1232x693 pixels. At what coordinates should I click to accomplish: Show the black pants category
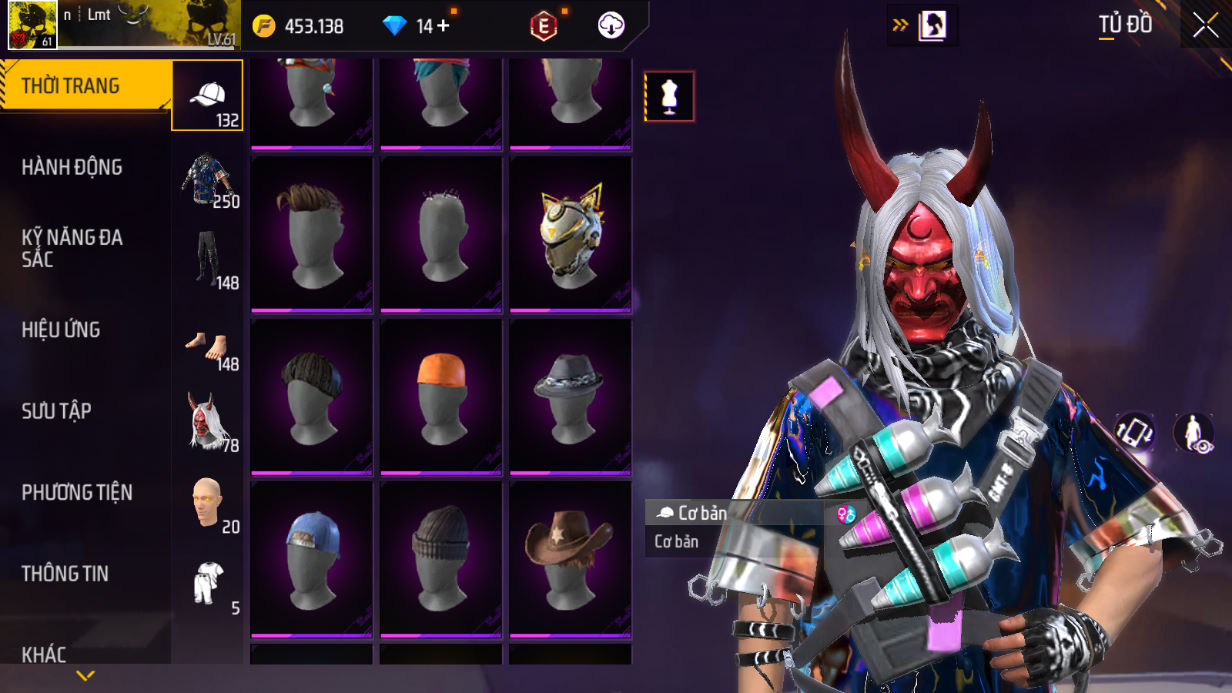pos(207,260)
